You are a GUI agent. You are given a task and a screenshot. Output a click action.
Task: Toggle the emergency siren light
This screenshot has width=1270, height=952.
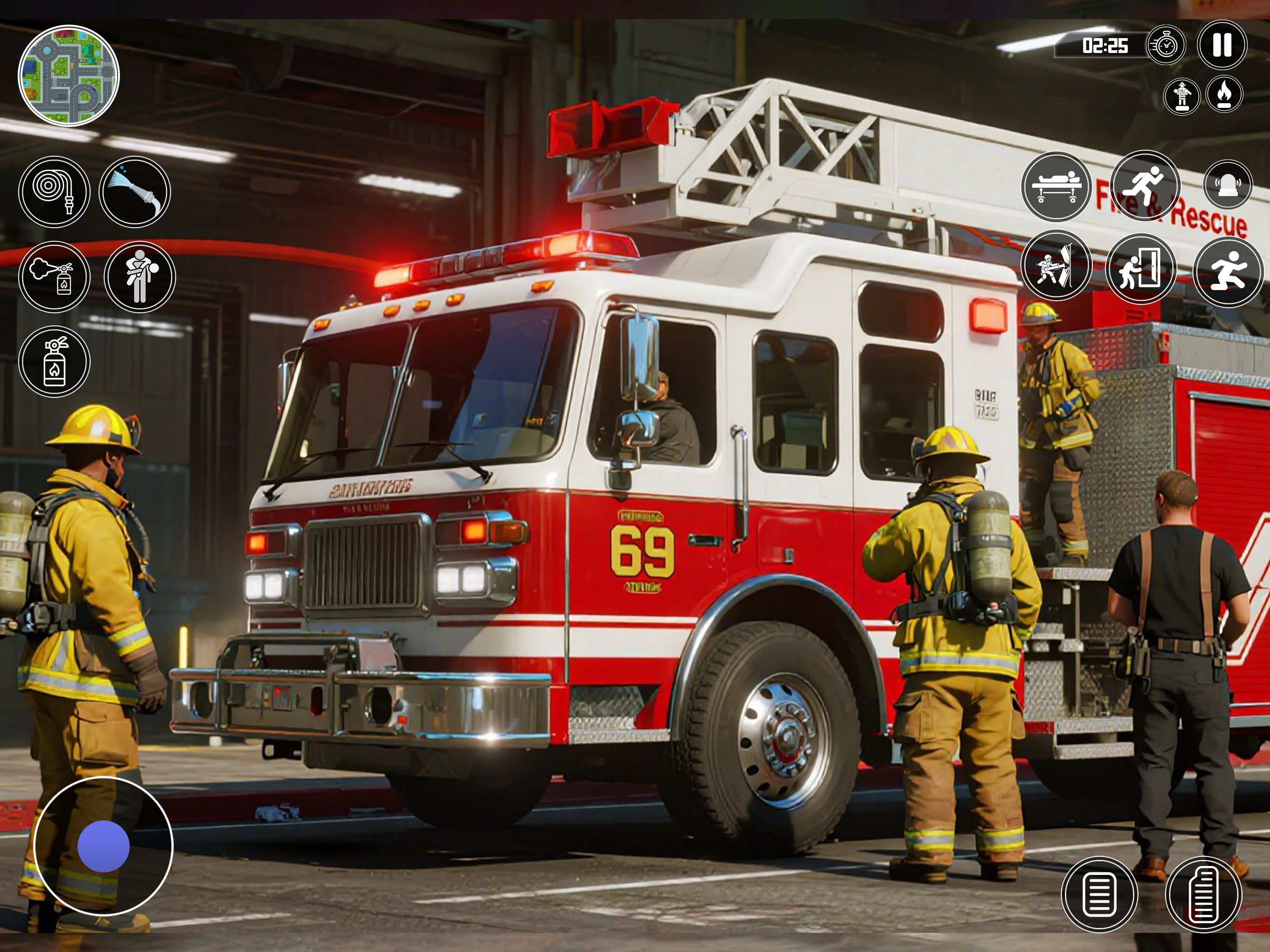click(x=1228, y=185)
